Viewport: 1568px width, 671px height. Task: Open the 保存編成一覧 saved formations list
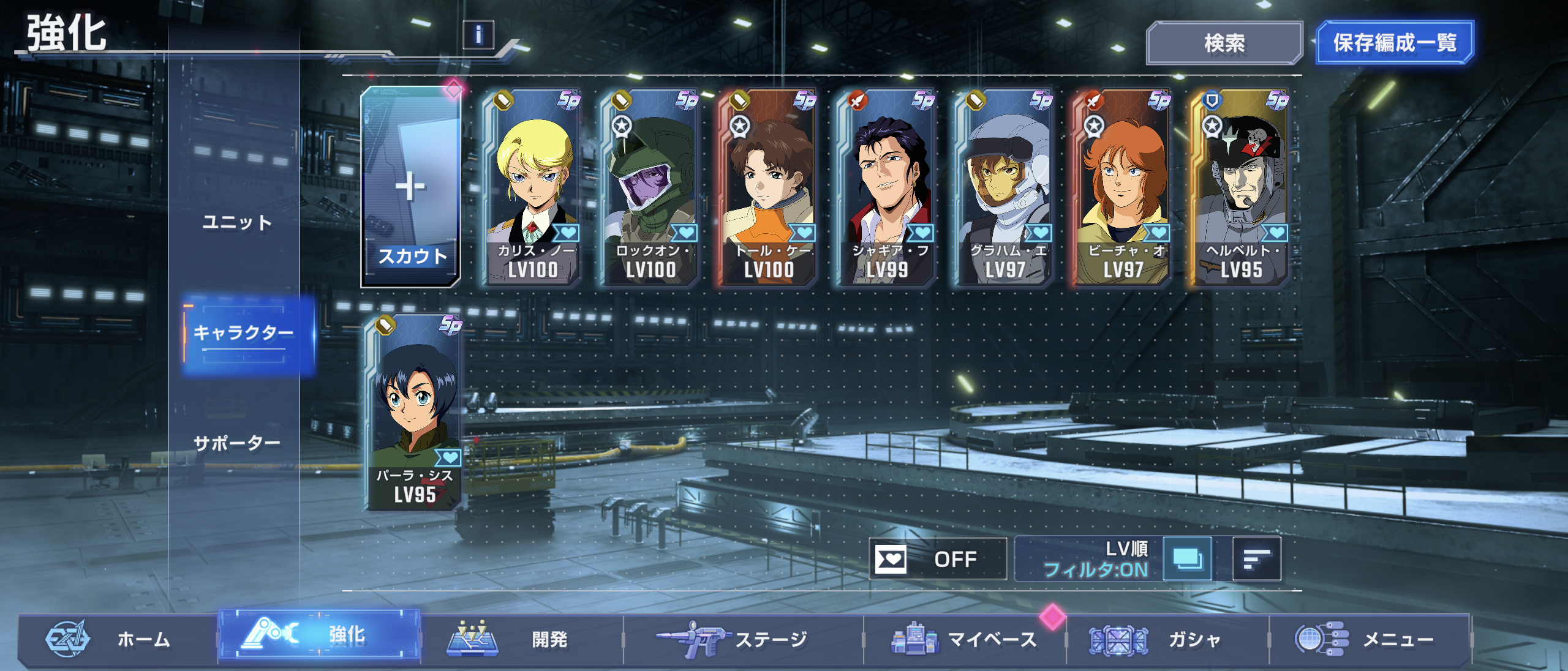click(1394, 43)
